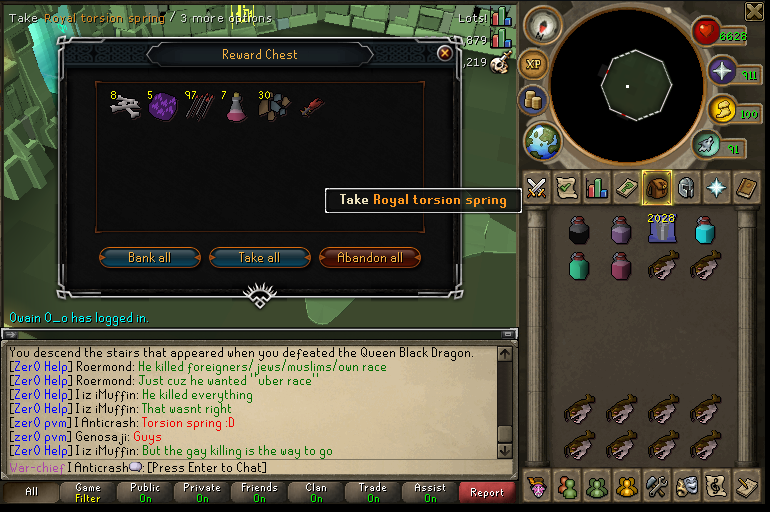Switch to the worn equipment tab
The image size is (770, 512).
click(x=686, y=187)
